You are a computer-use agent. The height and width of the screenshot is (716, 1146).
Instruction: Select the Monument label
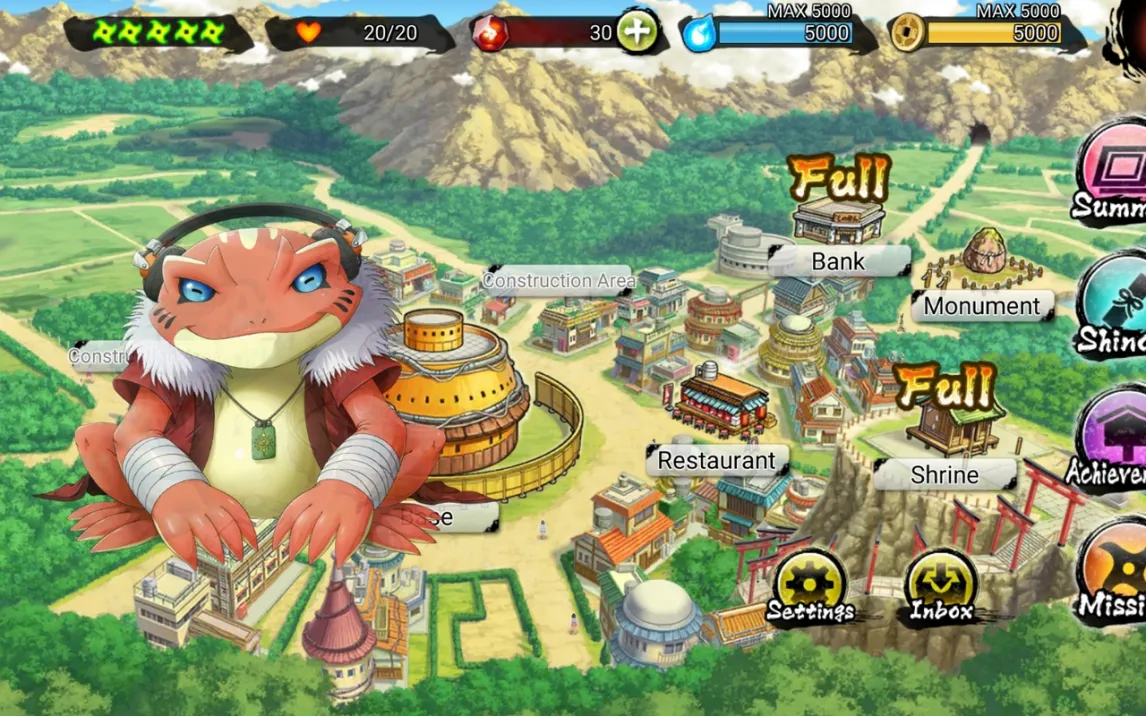982,306
